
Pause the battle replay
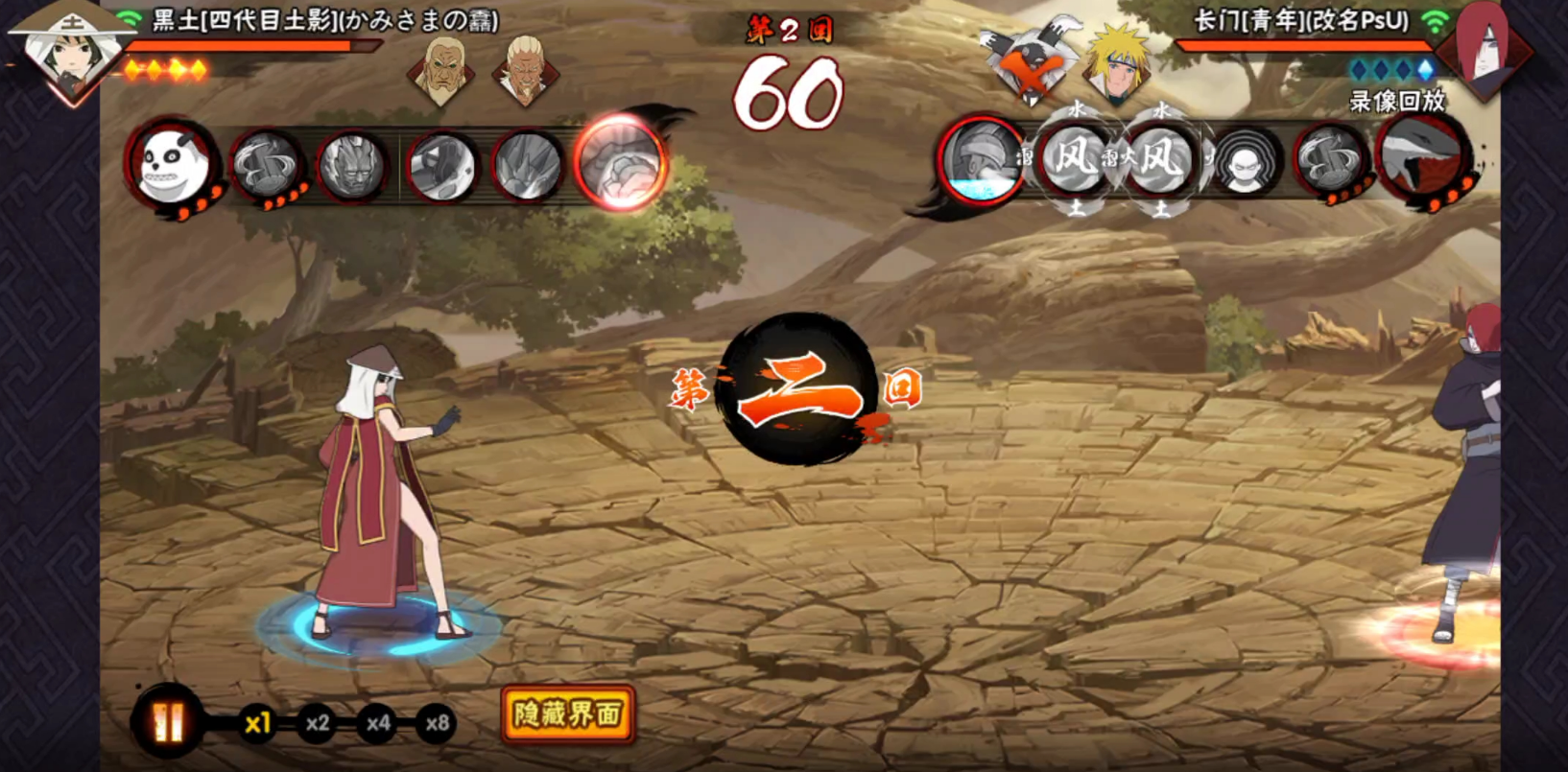(169, 721)
